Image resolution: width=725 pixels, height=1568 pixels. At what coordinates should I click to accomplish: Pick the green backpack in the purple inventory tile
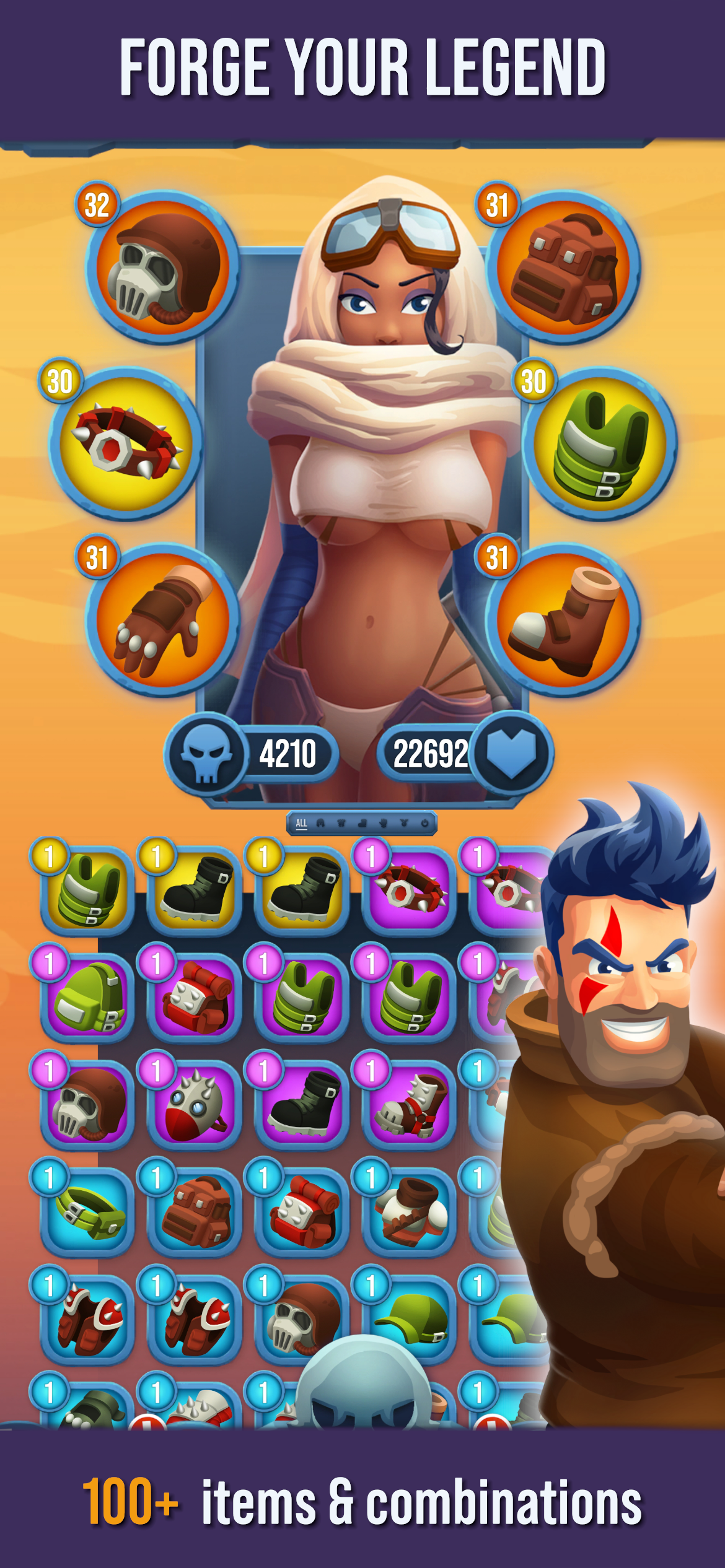pyautogui.click(x=88, y=998)
